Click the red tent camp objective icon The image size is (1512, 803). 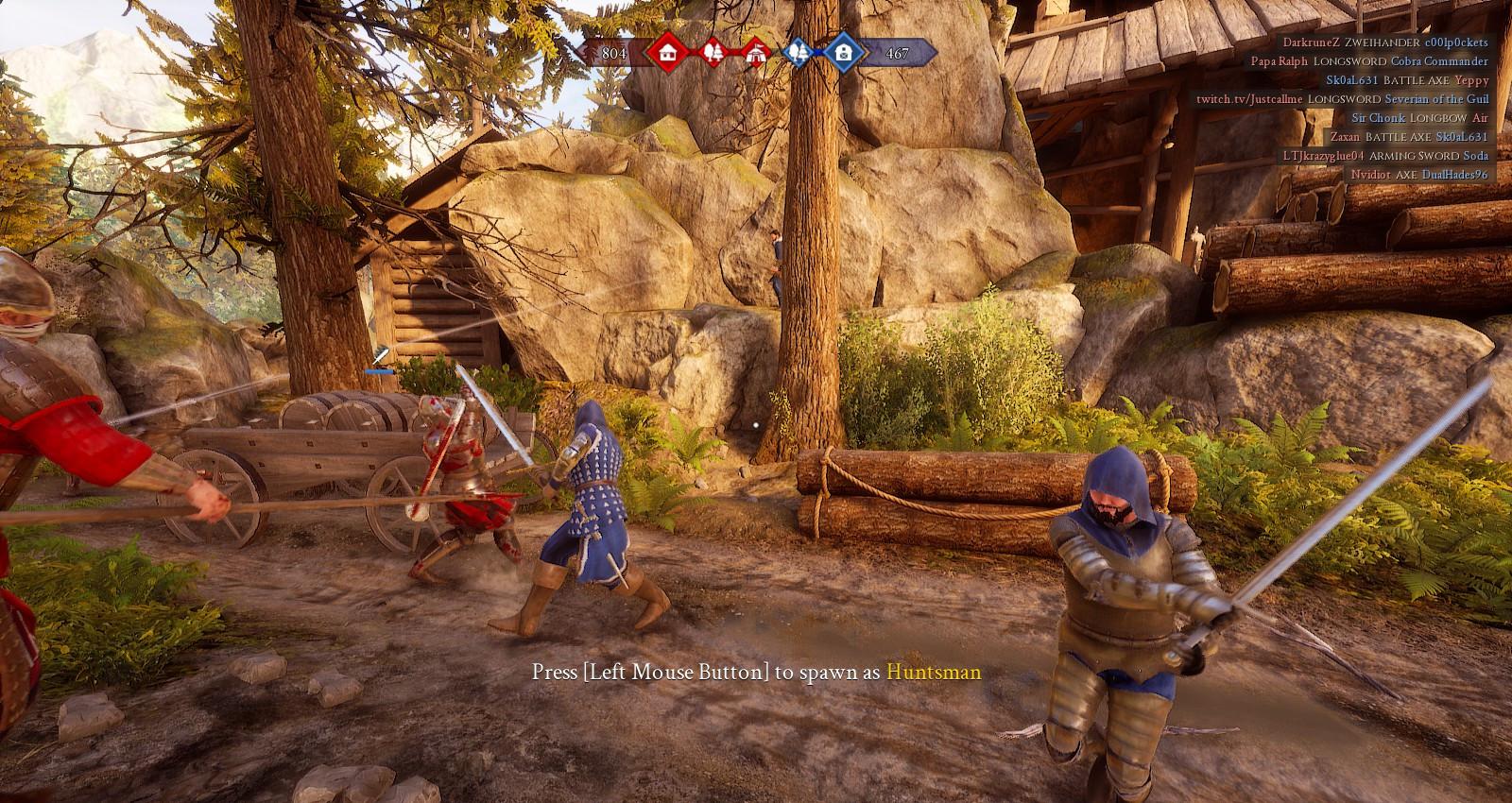coord(755,53)
